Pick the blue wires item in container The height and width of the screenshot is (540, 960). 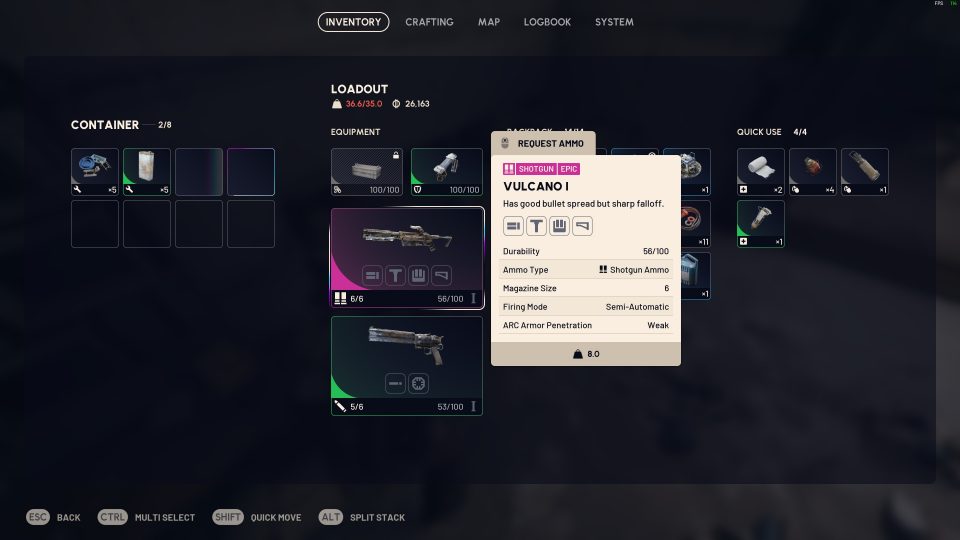click(95, 172)
